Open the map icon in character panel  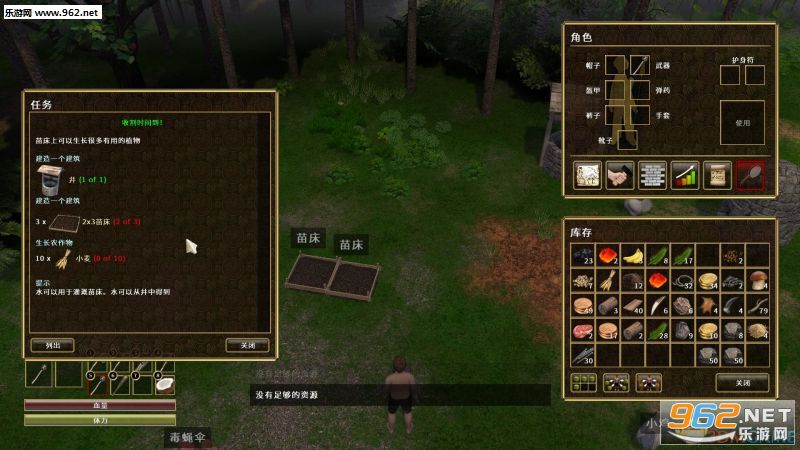(587, 174)
